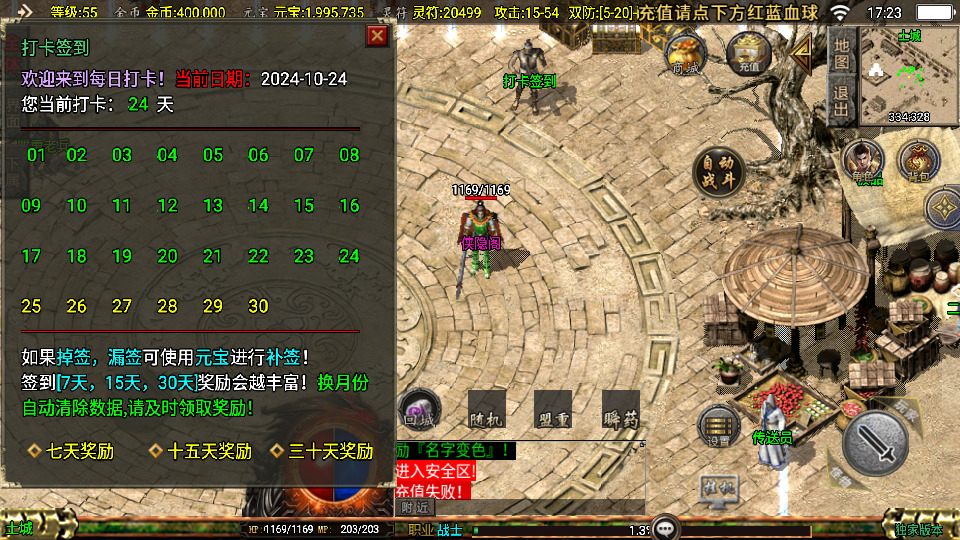This screenshot has height=540, width=960.
Task: Open the settings (设置) icon
Action: [x=718, y=427]
